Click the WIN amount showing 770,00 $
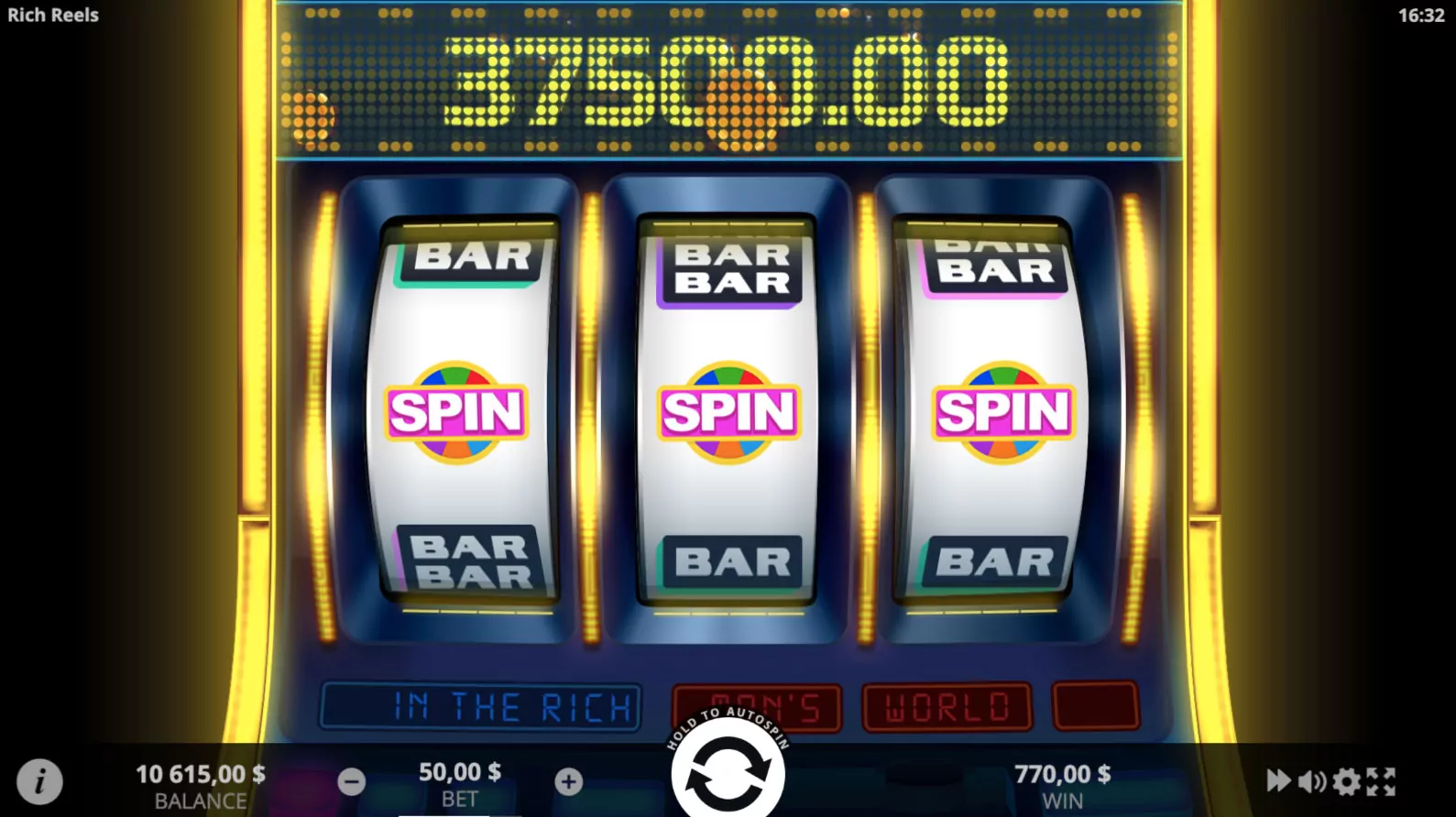Viewport: 1456px width, 817px height. pyautogui.click(x=1062, y=774)
